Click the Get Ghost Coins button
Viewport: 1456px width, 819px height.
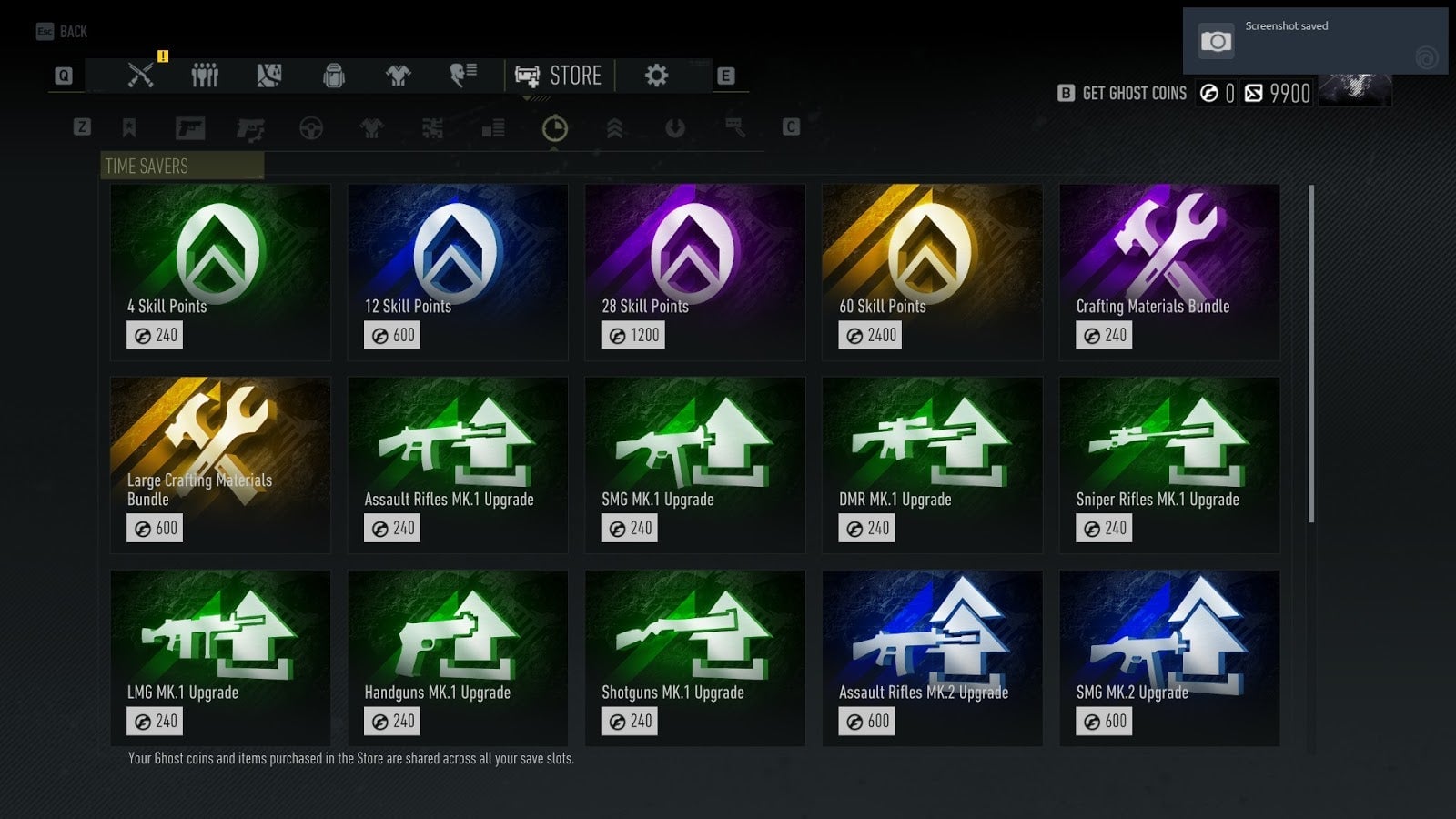pyautogui.click(x=1131, y=93)
